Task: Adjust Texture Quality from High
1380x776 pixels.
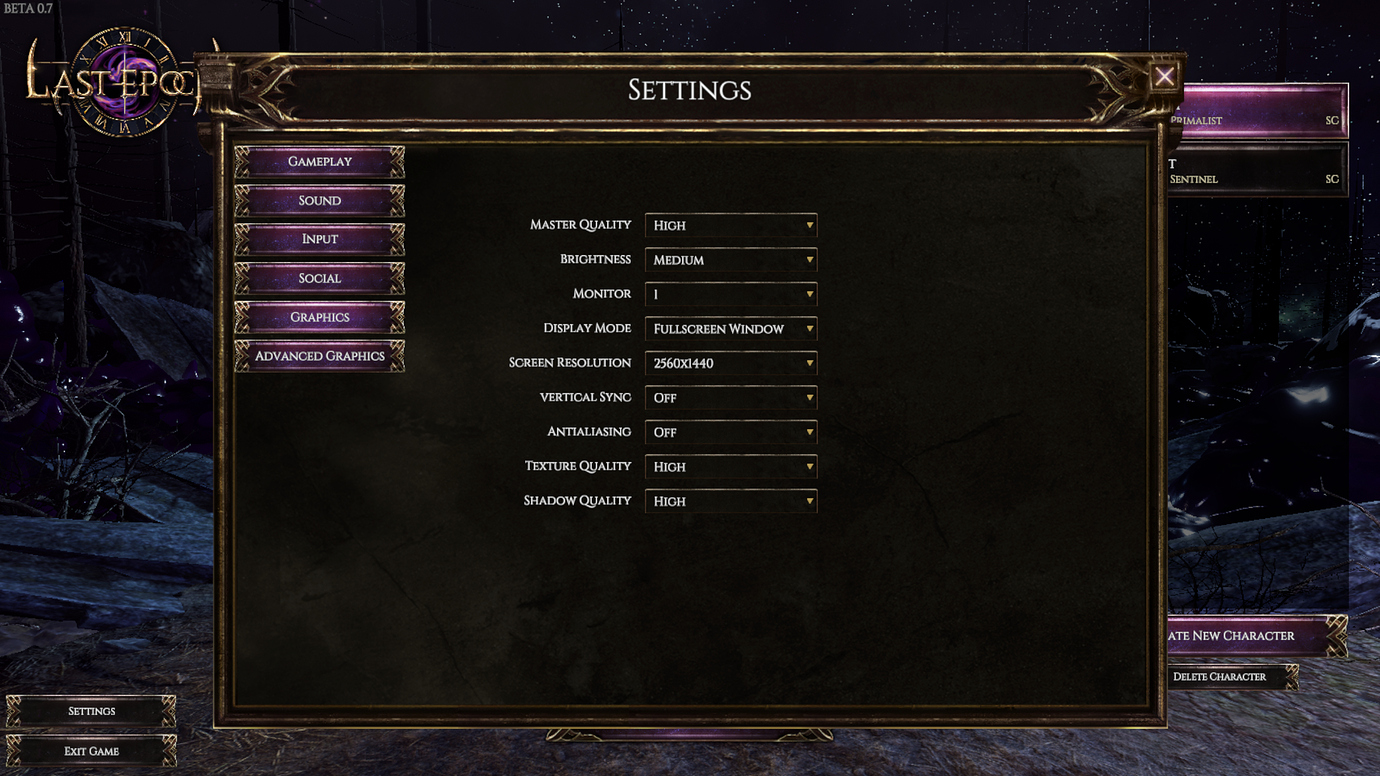Action: point(731,466)
